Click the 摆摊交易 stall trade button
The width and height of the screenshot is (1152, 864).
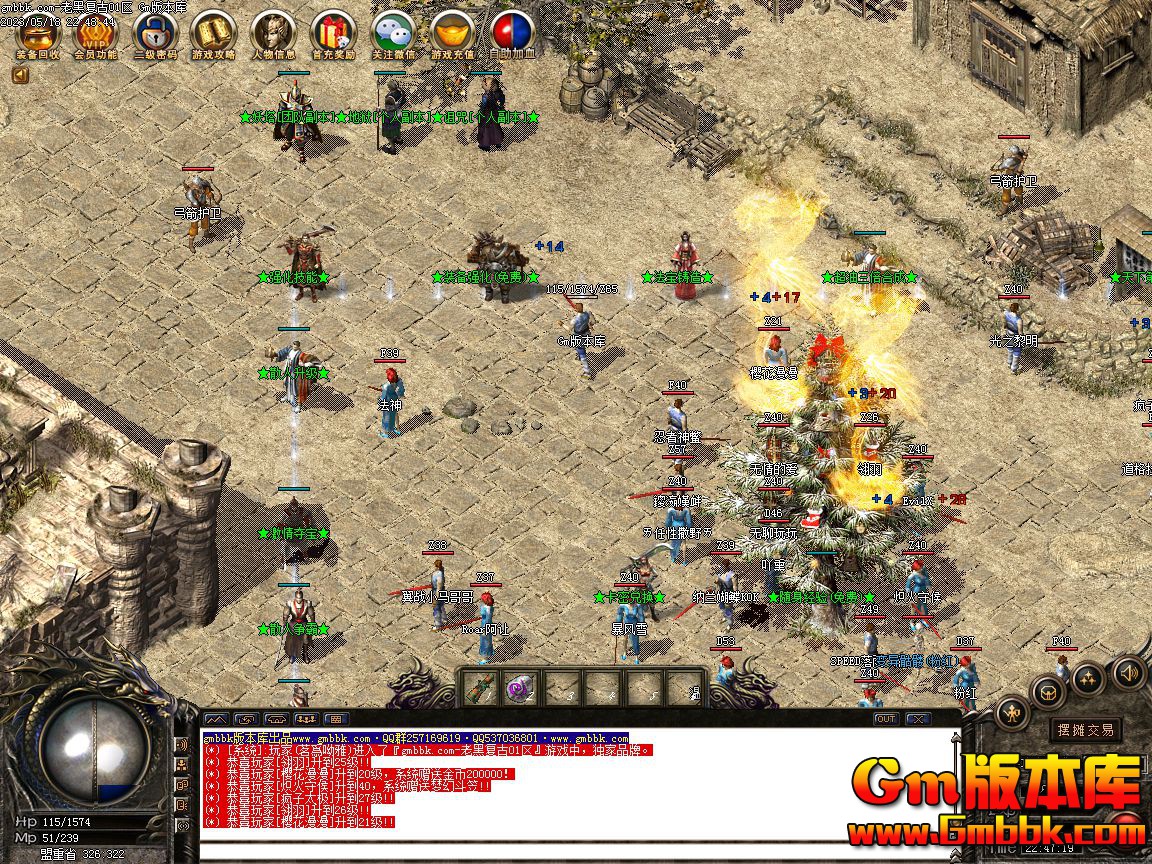click(x=1085, y=730)
